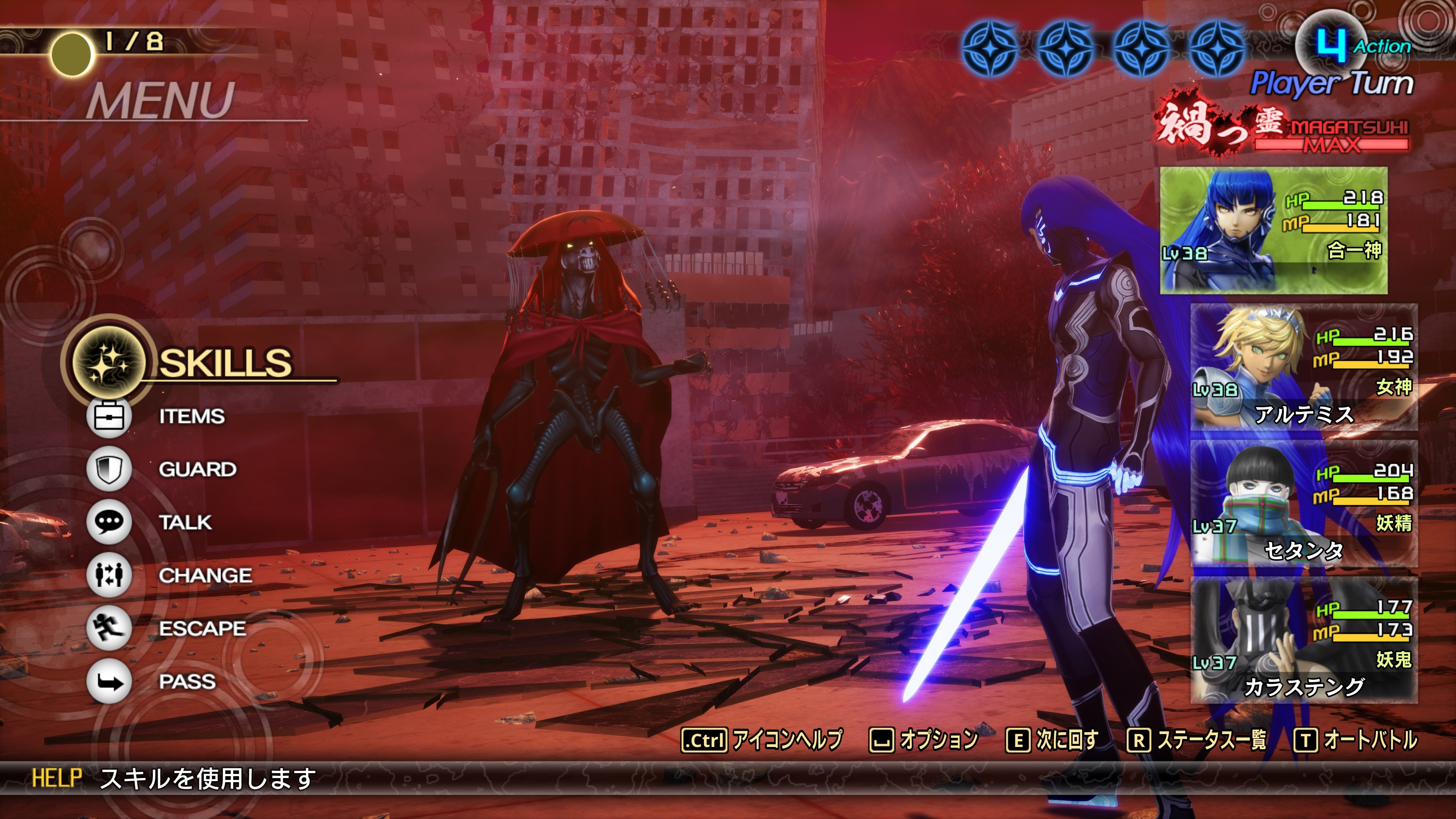The height and width of the screenshot is (819, 1456).
Task: Open the SKILLS command
Action: [x=225, y=362]
